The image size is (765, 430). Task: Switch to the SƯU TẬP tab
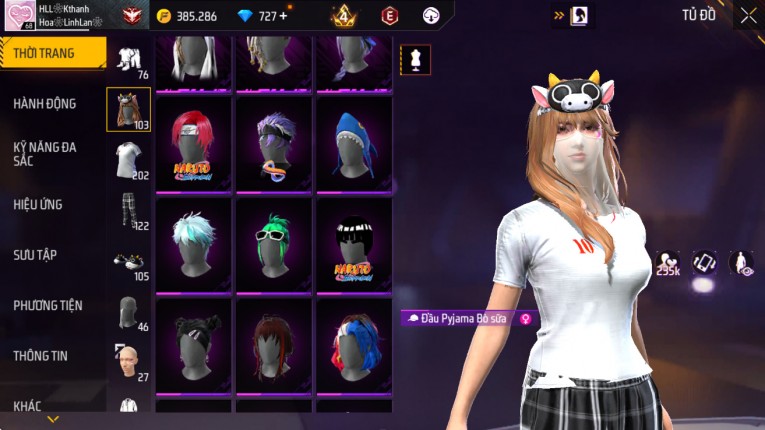coord(35,255)
